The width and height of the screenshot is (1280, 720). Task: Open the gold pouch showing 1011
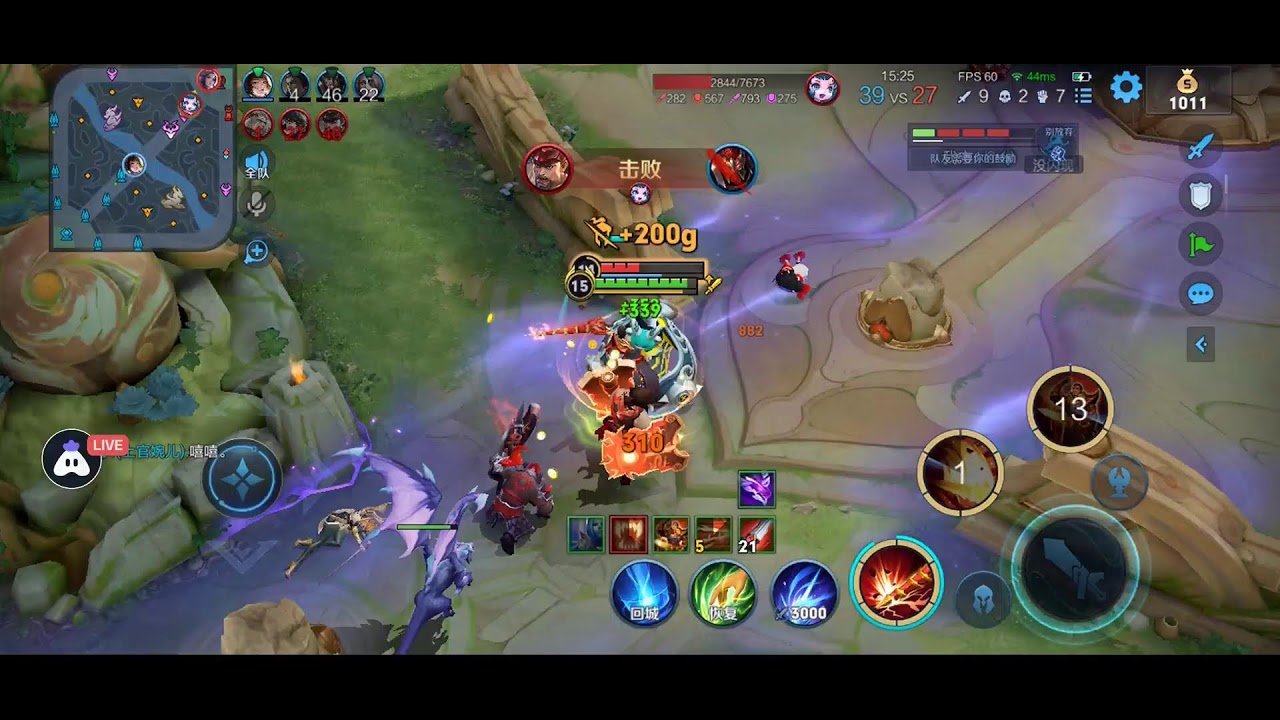pyautogui.click(x=1187, y=90)
